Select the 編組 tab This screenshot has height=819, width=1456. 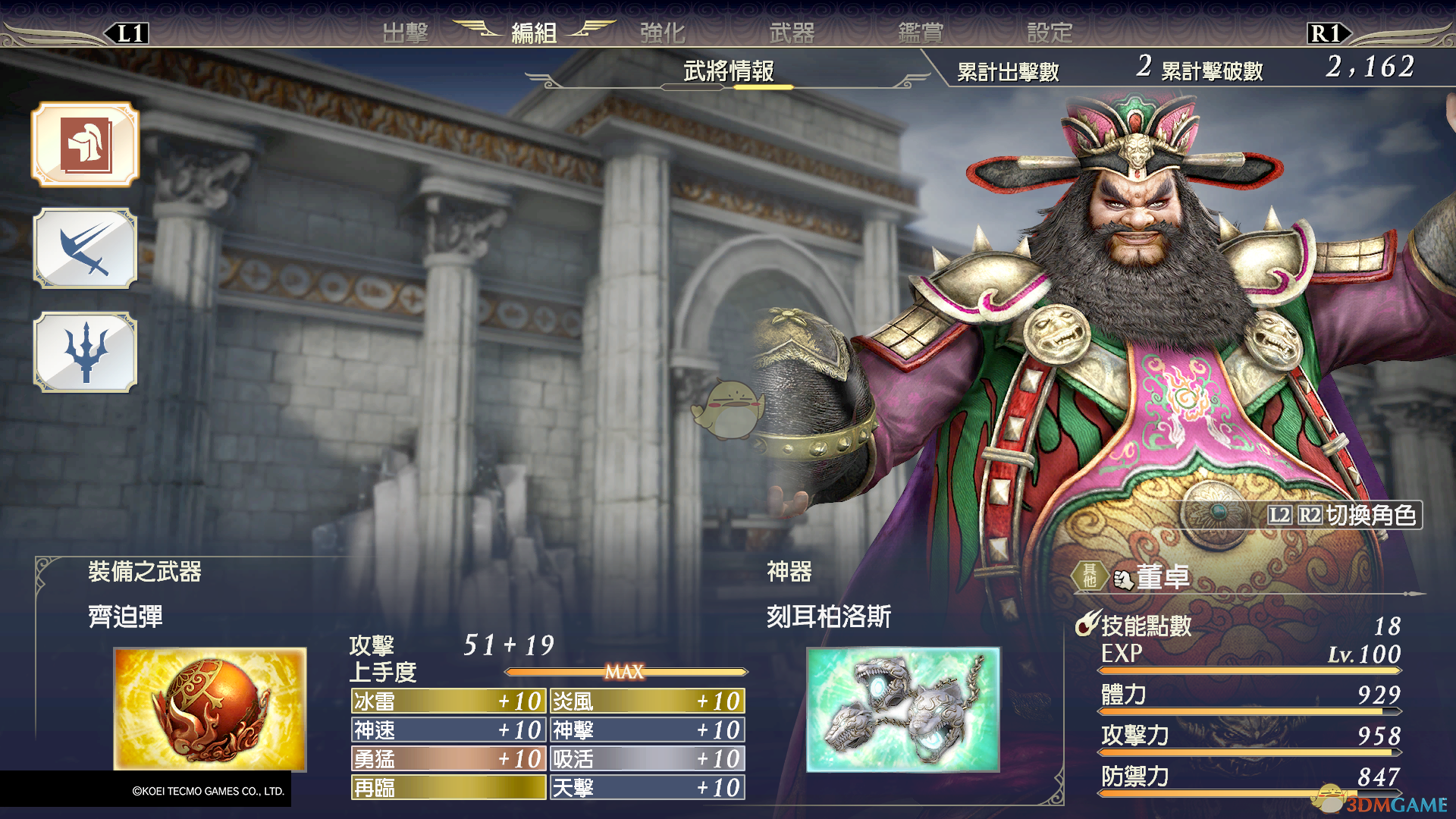pyautogui.click(x=534, y=33)
